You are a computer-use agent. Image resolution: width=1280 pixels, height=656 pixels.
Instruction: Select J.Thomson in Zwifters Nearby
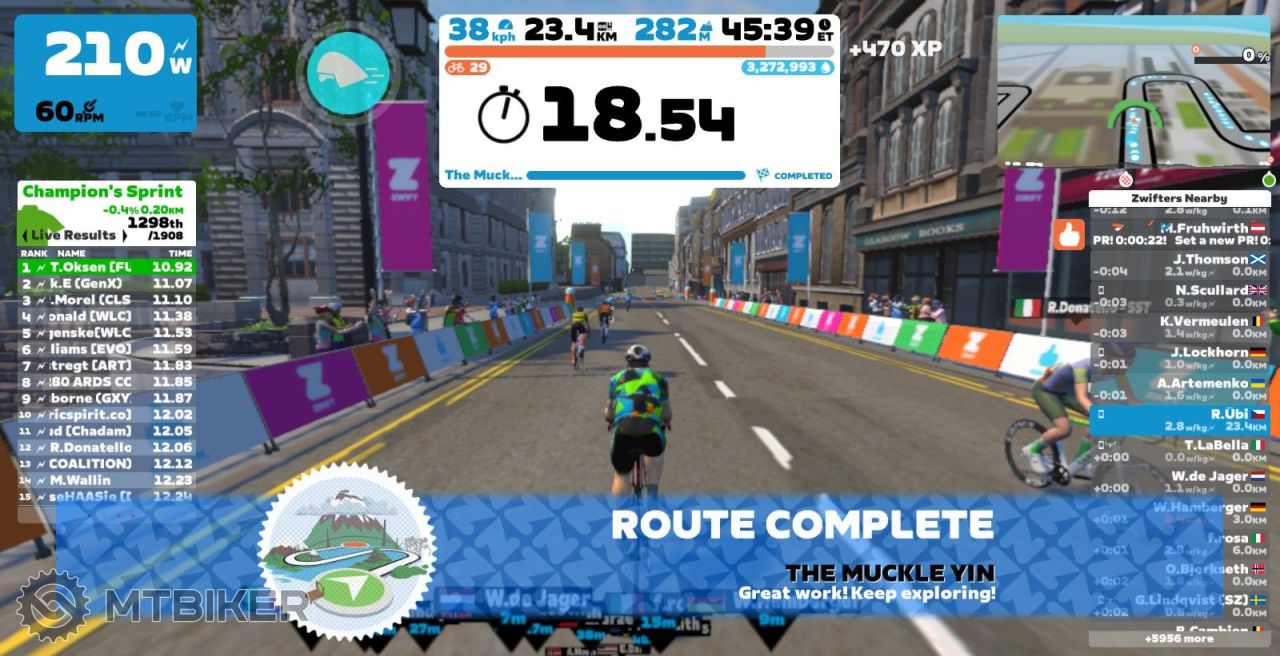coord(1178,265)
